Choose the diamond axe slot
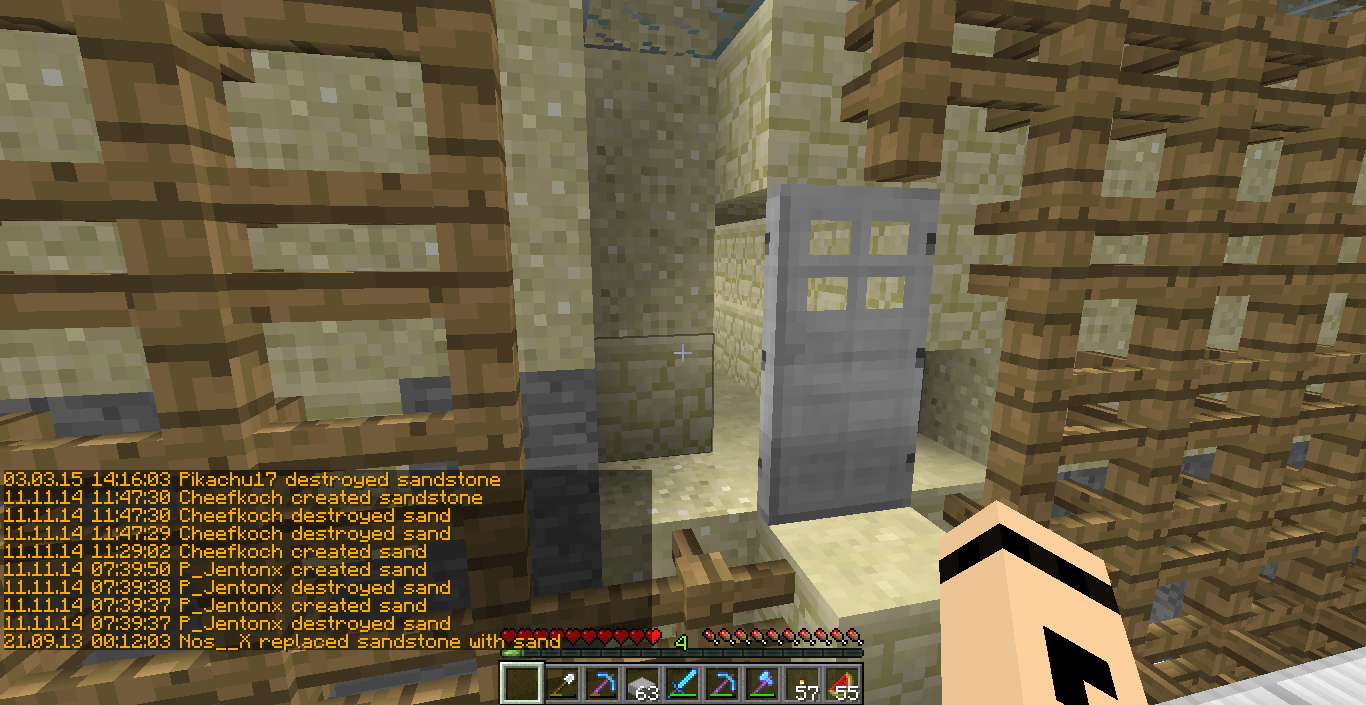 pyautogui.click(x=762, y=684)
